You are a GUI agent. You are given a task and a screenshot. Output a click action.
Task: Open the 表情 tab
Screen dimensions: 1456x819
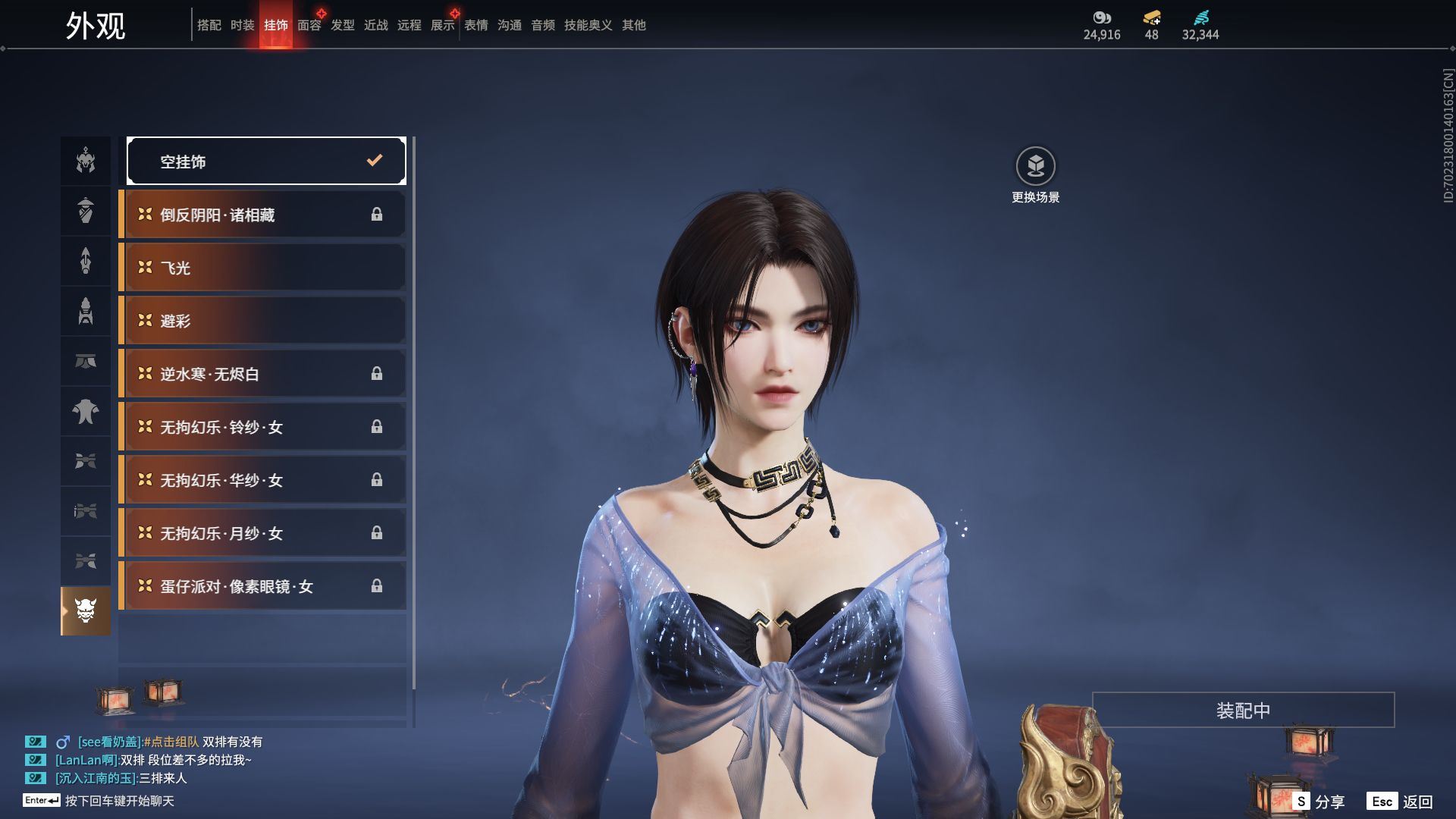(475, 25)
